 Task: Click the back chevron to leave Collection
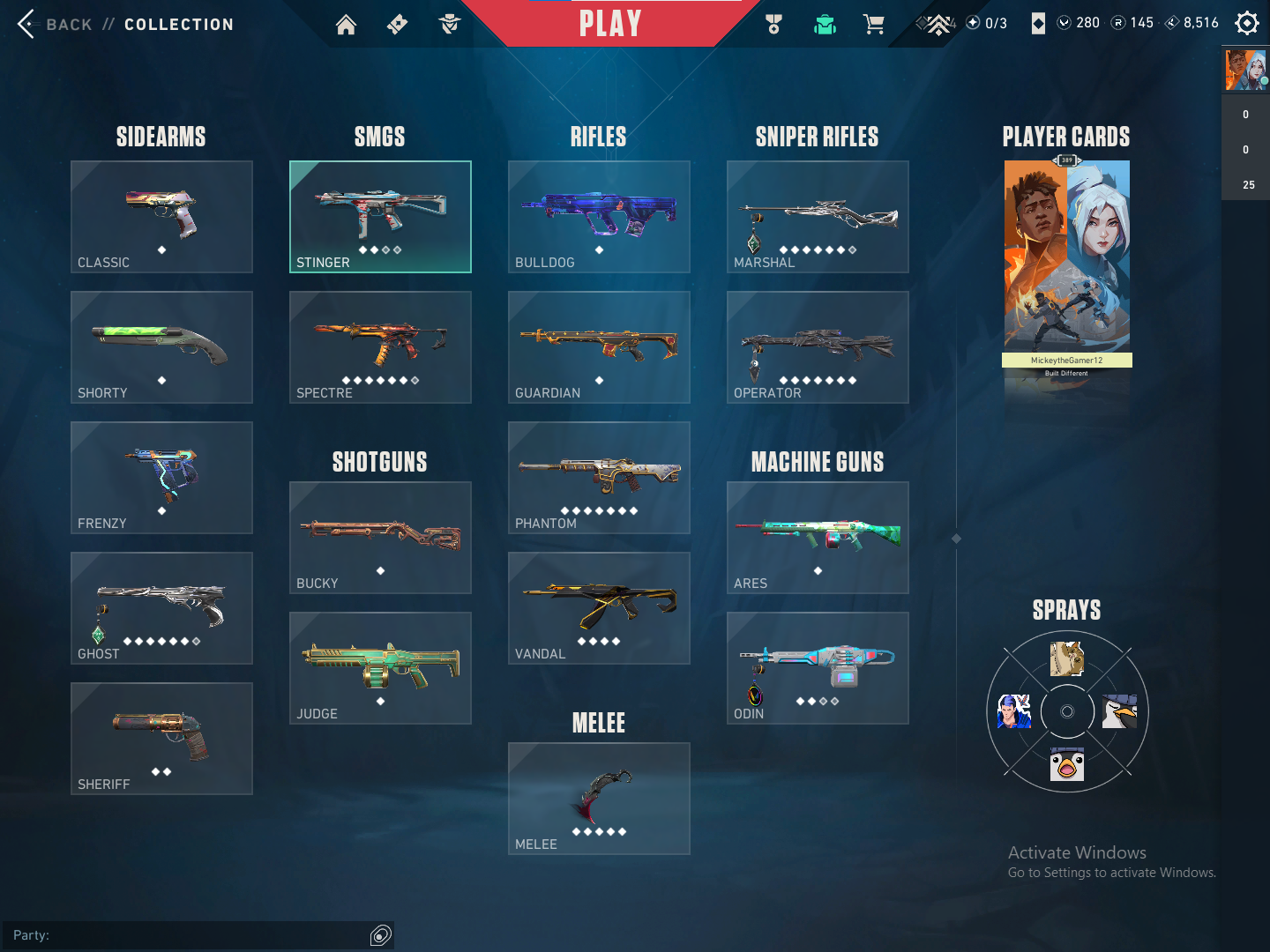coord(25,24)
